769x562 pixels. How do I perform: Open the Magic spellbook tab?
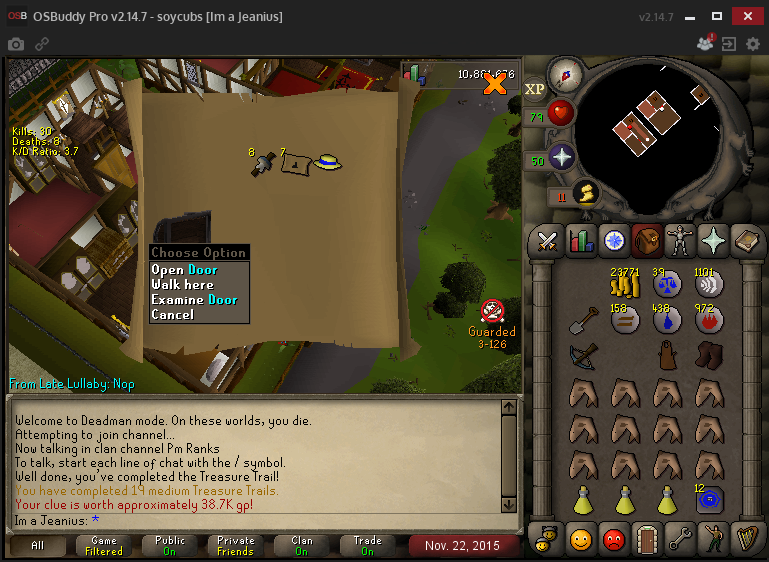pos(747,241)
